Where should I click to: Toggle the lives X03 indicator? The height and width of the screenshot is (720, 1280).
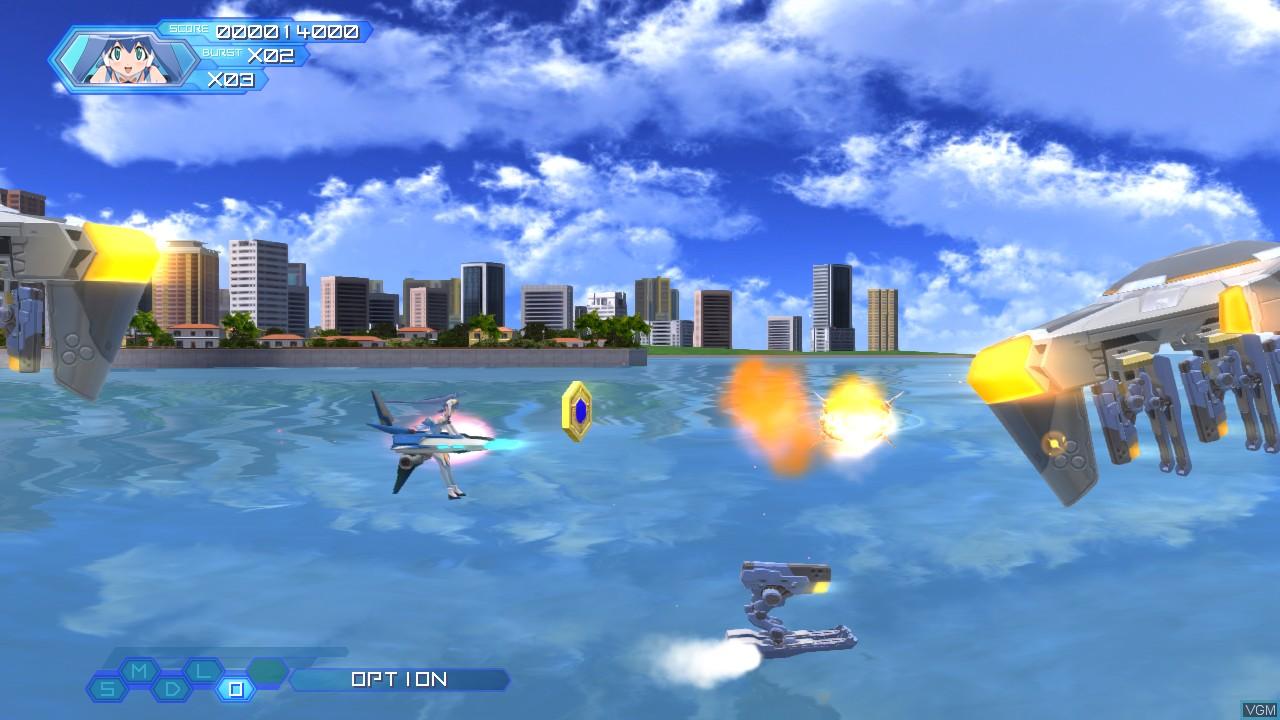click(232, 81)
